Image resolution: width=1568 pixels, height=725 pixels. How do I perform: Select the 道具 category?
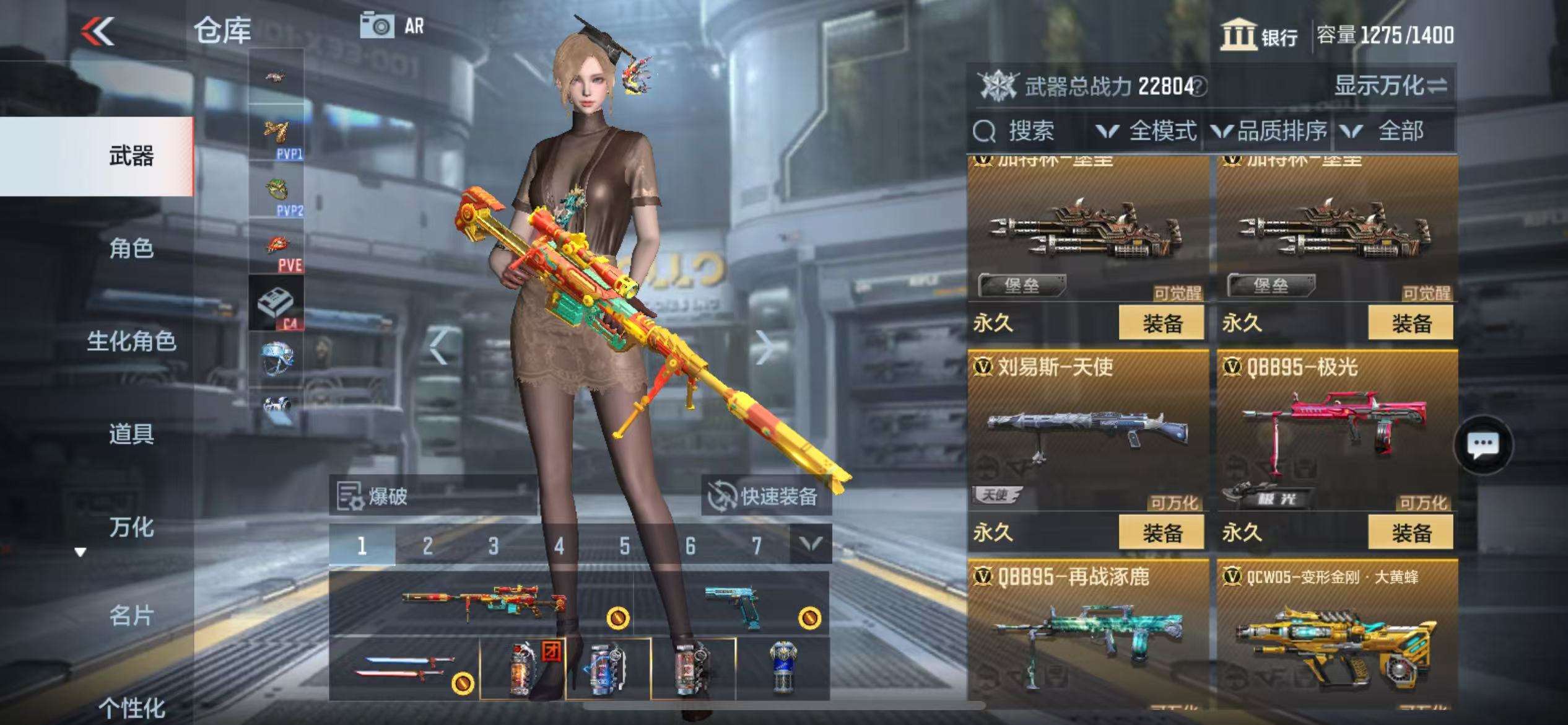point(131,434)
